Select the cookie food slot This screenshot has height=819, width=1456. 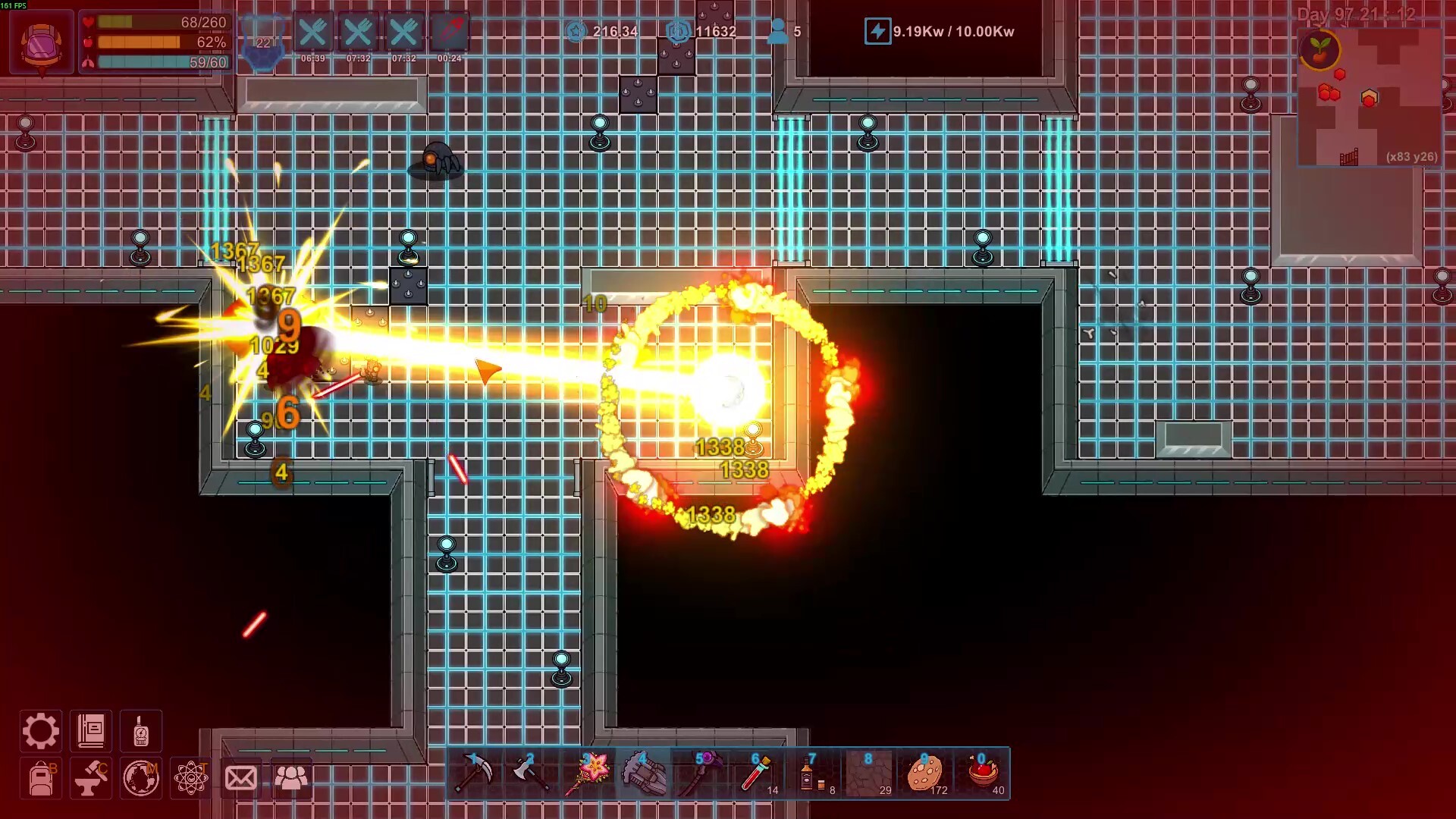click(x=925, y=773)
